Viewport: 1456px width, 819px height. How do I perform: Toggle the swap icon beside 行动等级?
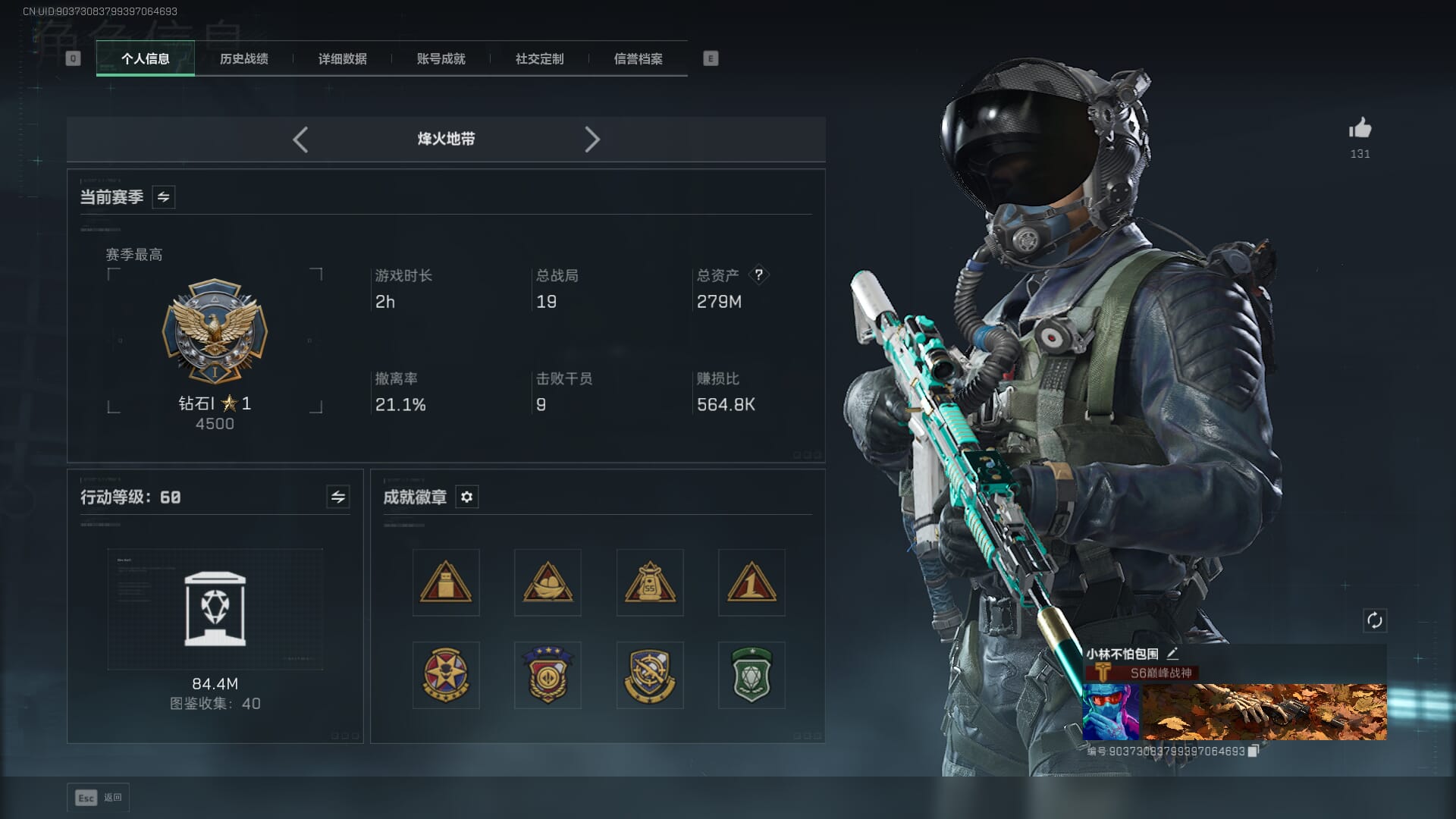[338, 497]
